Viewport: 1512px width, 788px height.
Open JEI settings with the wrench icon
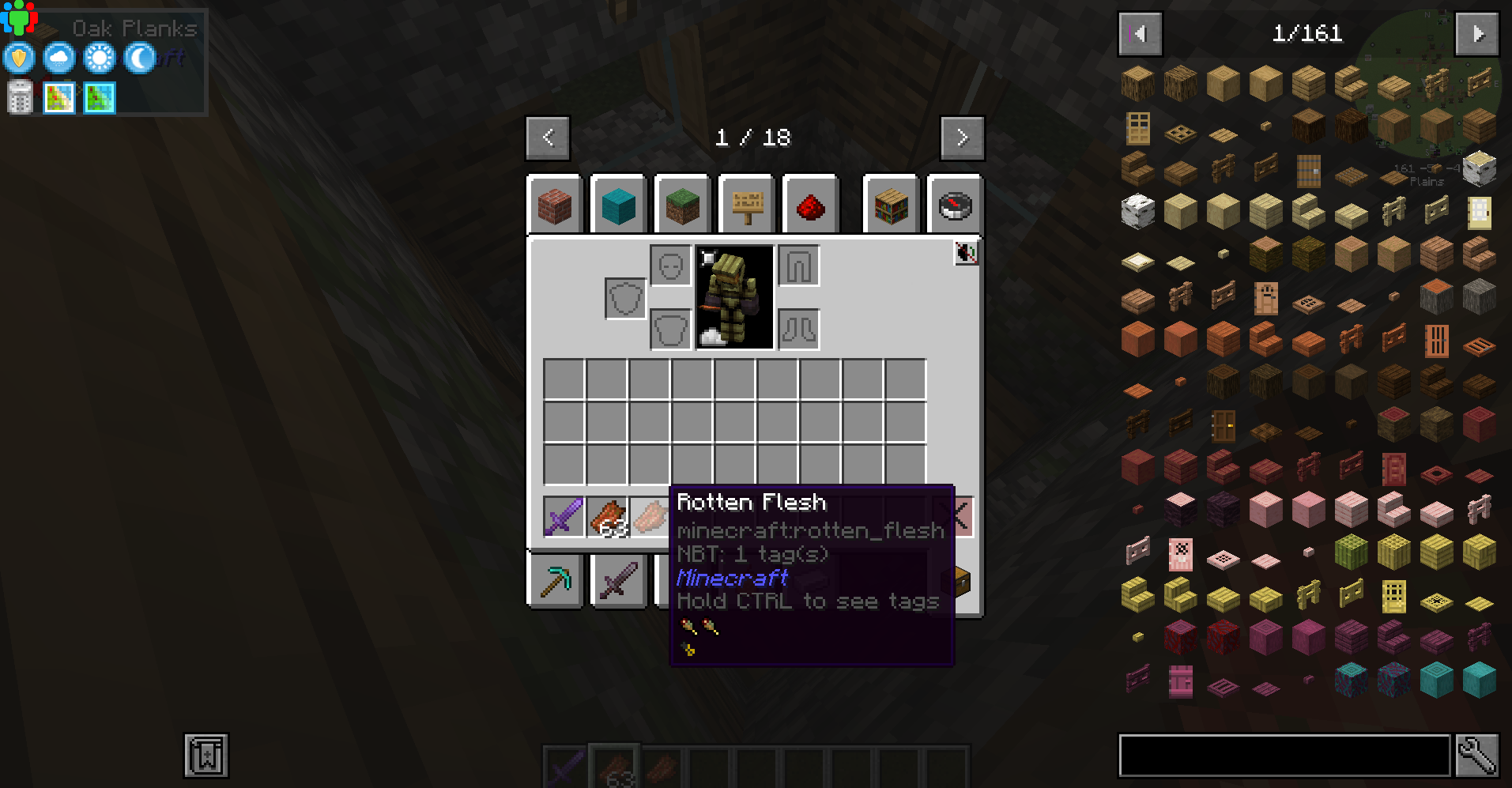coord(1477,756)
